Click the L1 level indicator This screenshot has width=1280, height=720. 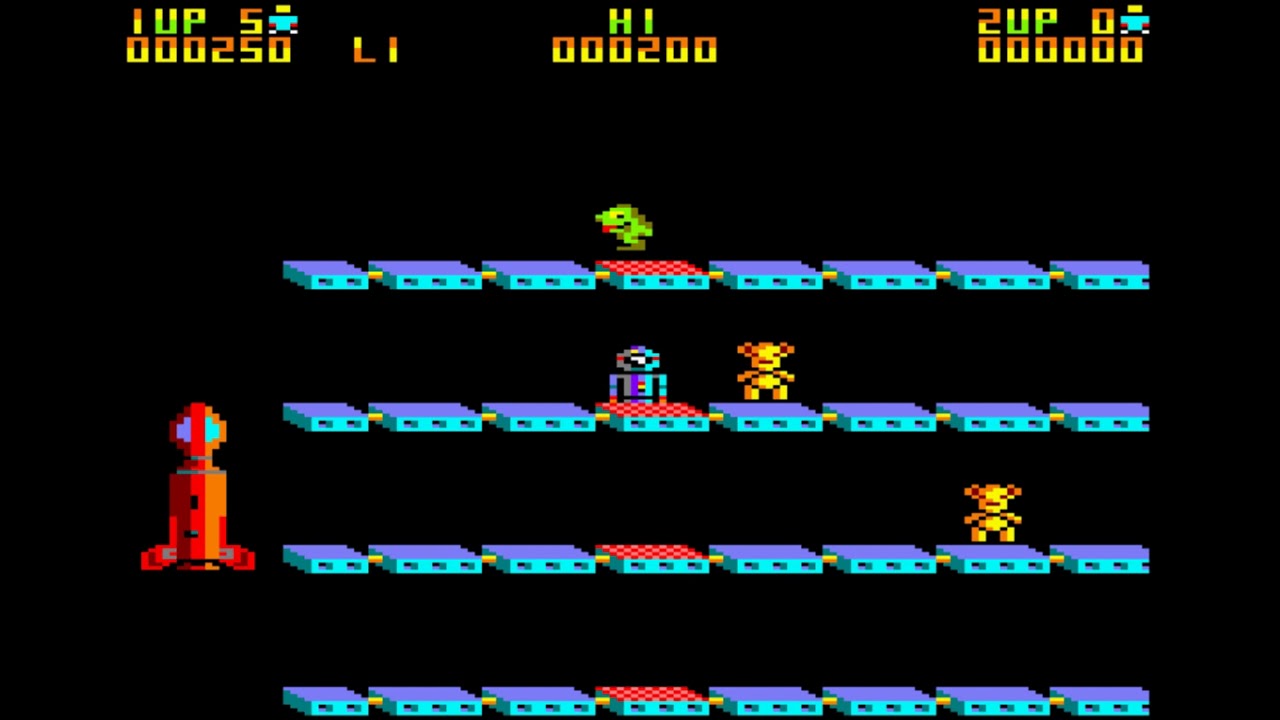(x=378, y=48)
